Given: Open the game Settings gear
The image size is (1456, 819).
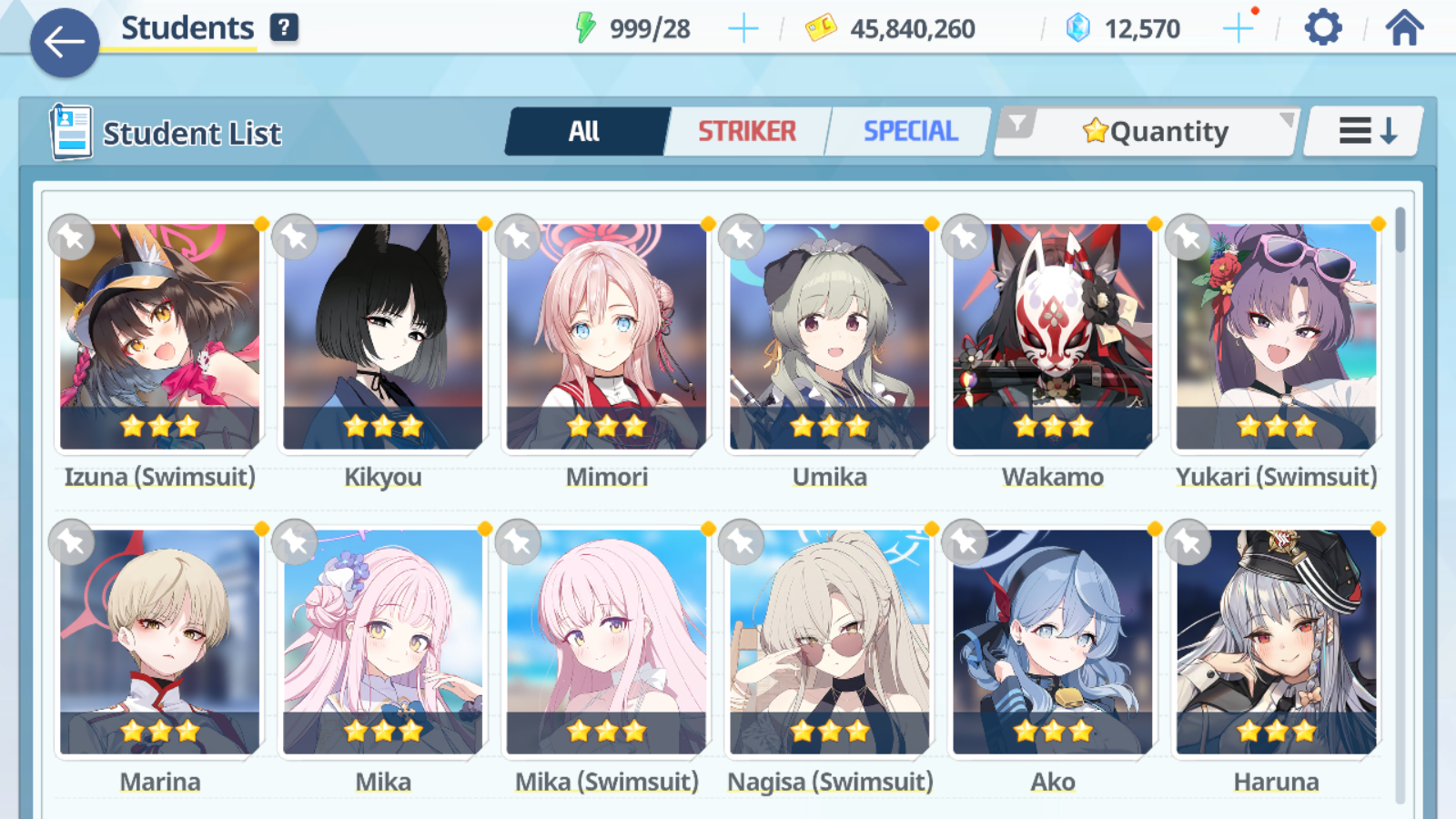Looking at the screenshot, I should pos(1320,27).
